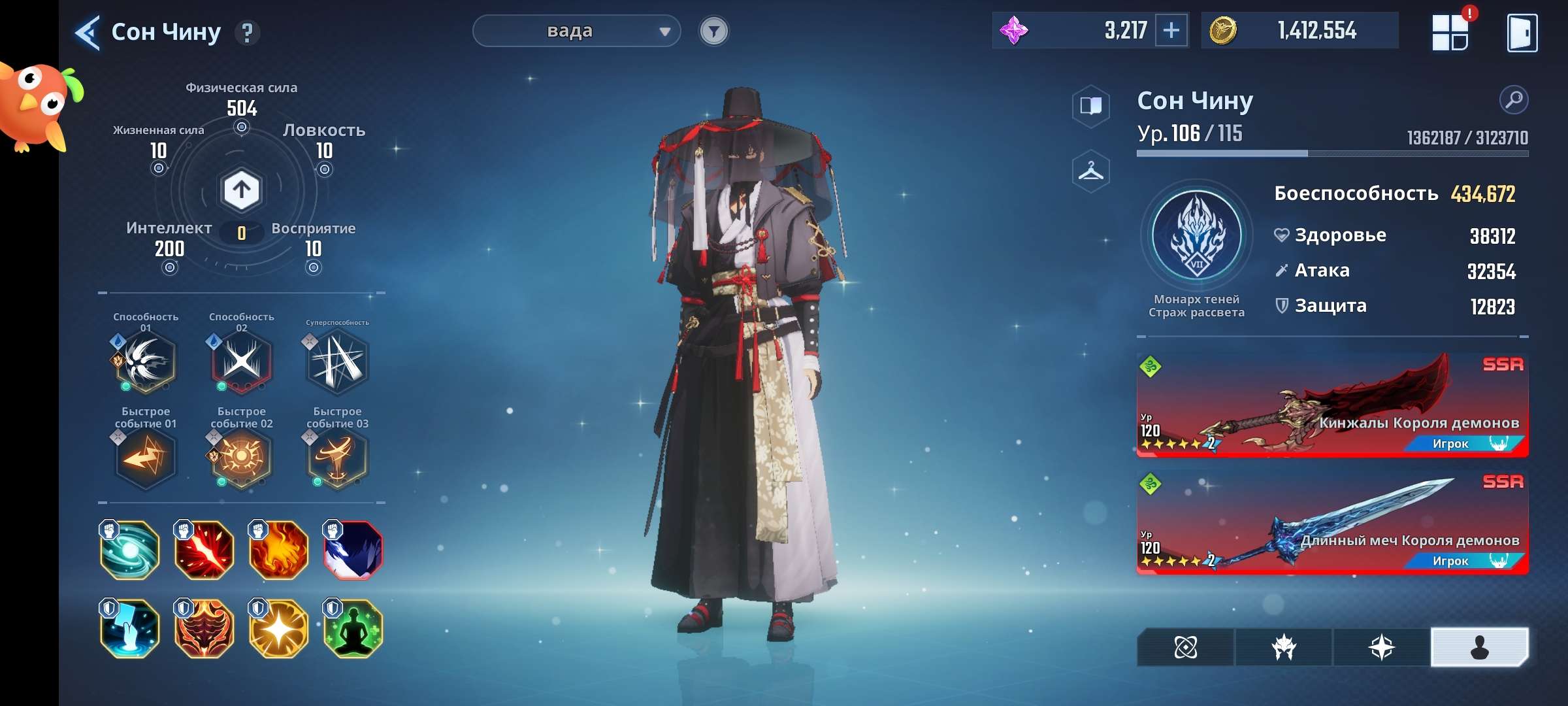This screenshot has width=1568, height=706.
Task: Select the Способность 02 crossed-slash skill
Action: coord(241,361)
